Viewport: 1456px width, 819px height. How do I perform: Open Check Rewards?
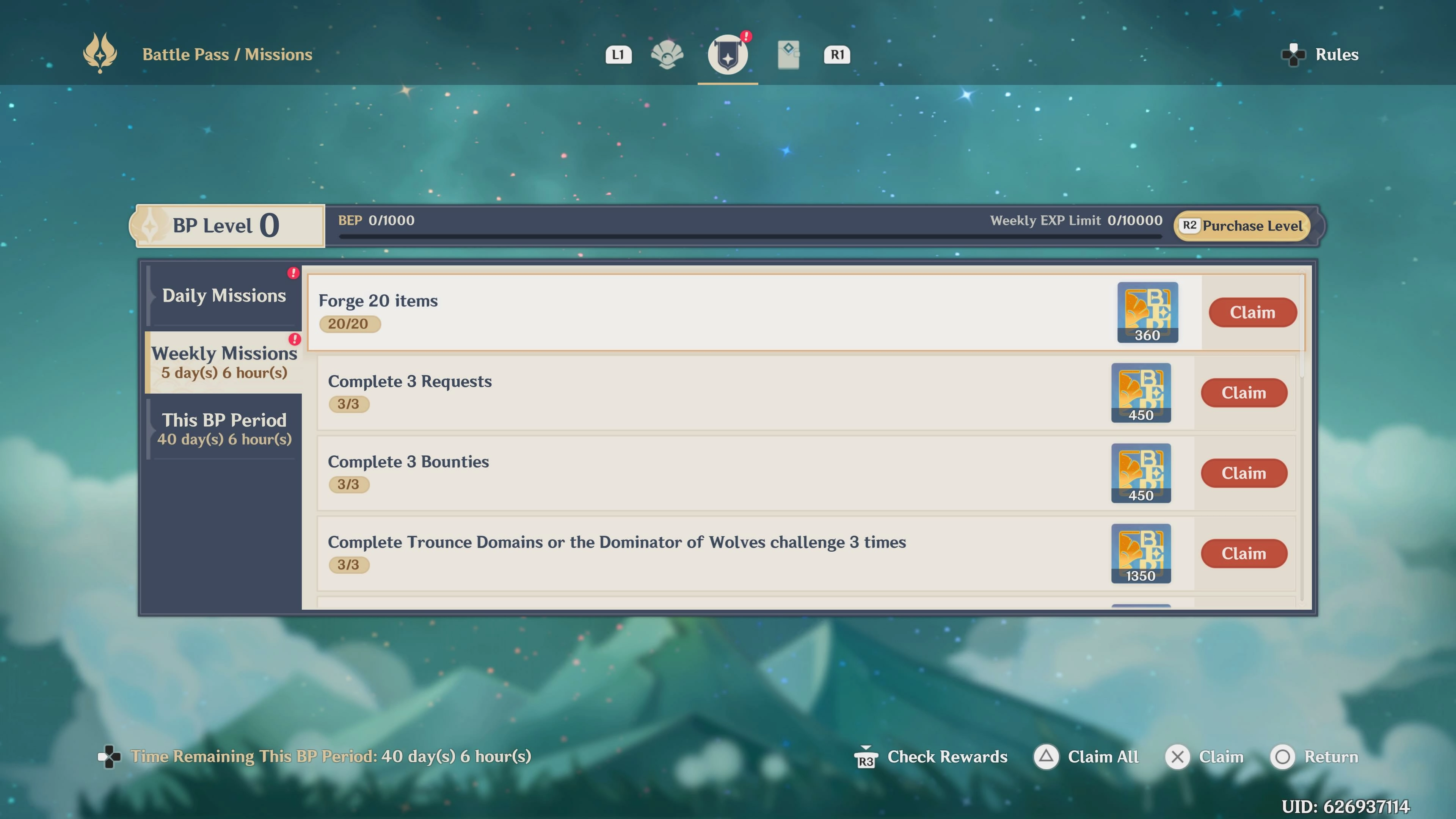(x=931, y=757)
